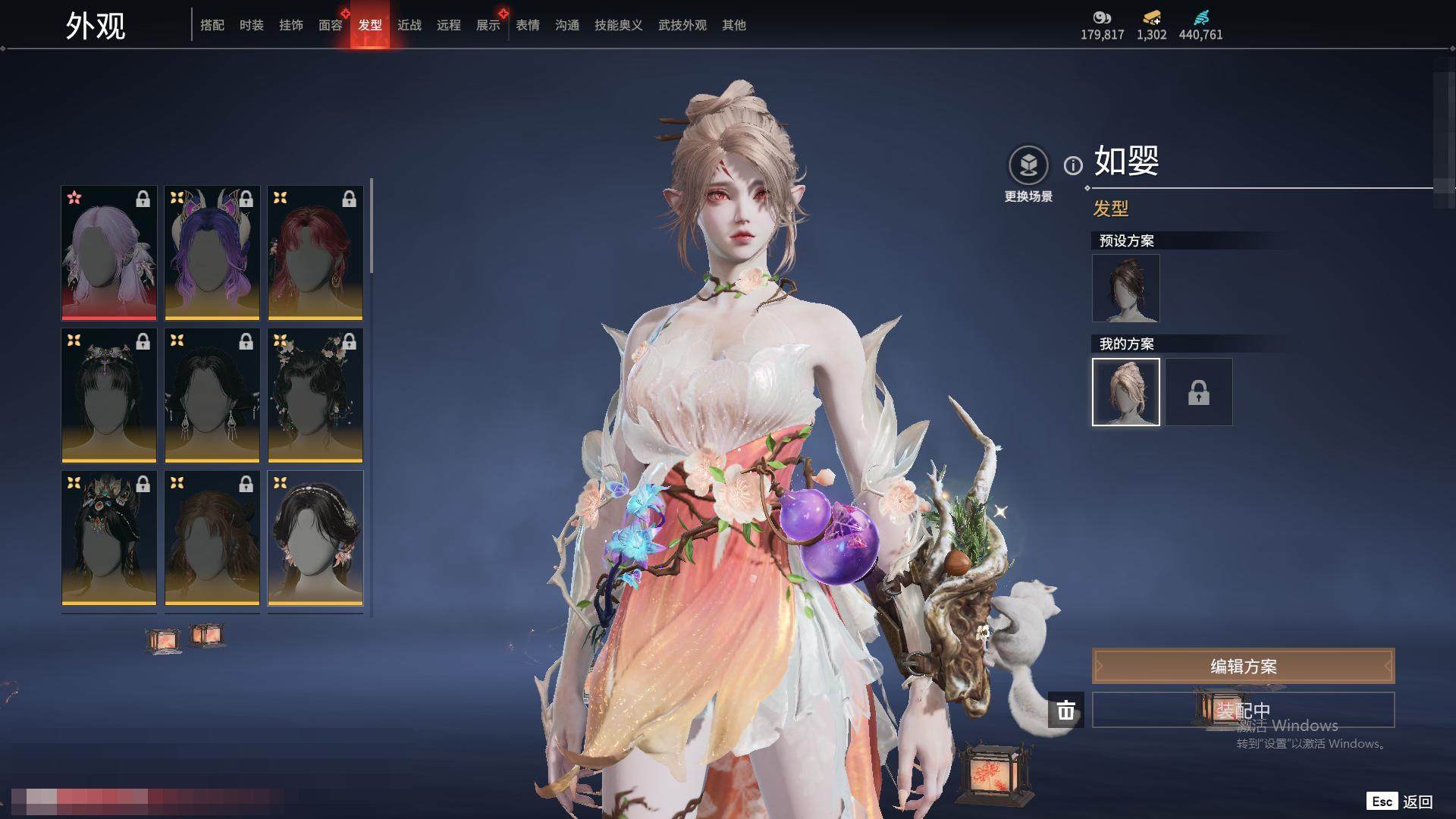The image size is (1456, 819).
Task: Select the 技能奥义 tab
Action: click(x=618, y=25)
